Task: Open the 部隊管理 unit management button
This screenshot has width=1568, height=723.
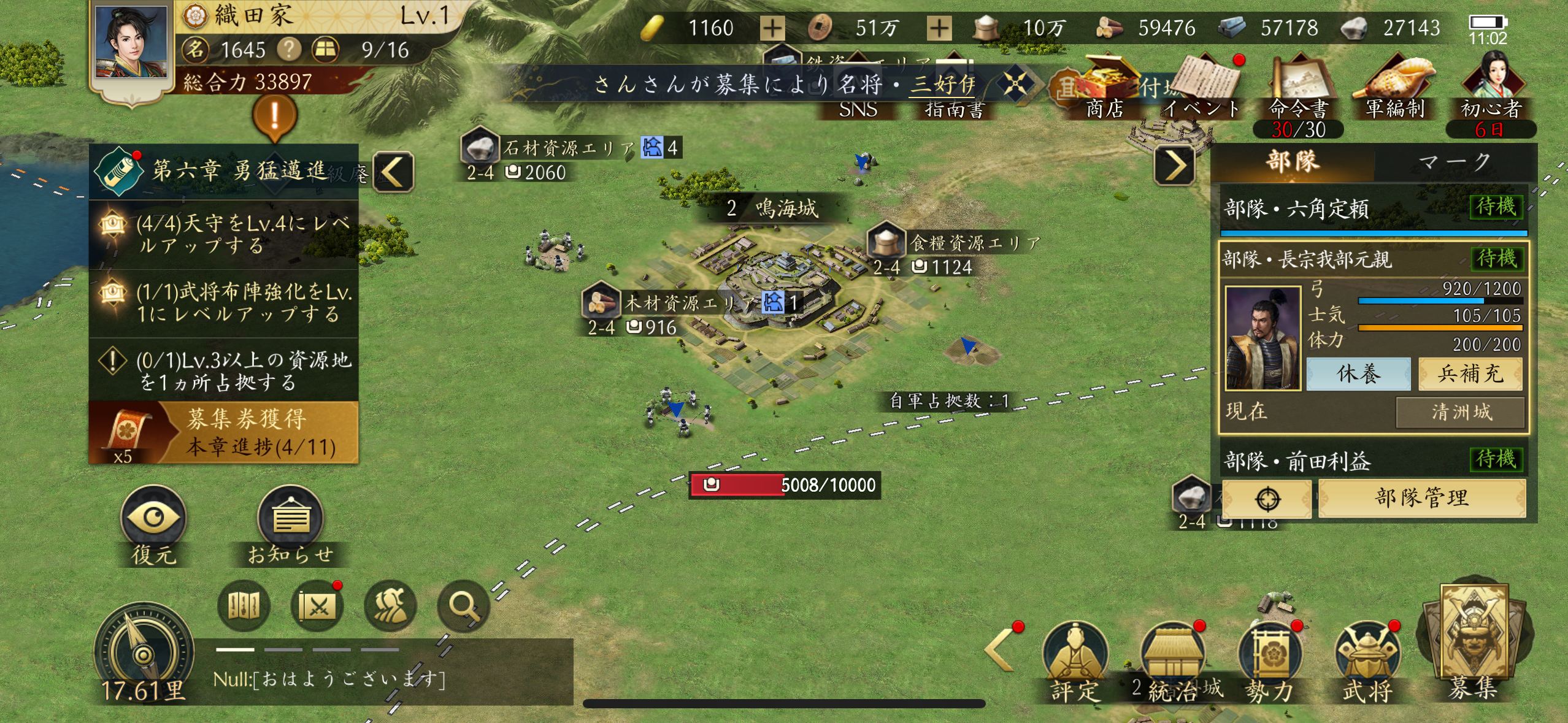Action: point(1421,498)
